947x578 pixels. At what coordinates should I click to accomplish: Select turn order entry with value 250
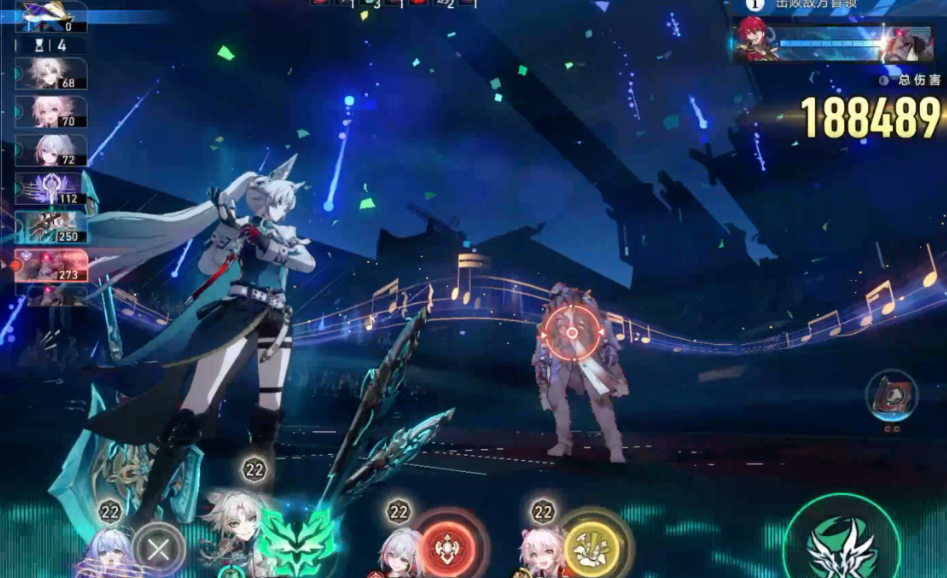(50, 227)
